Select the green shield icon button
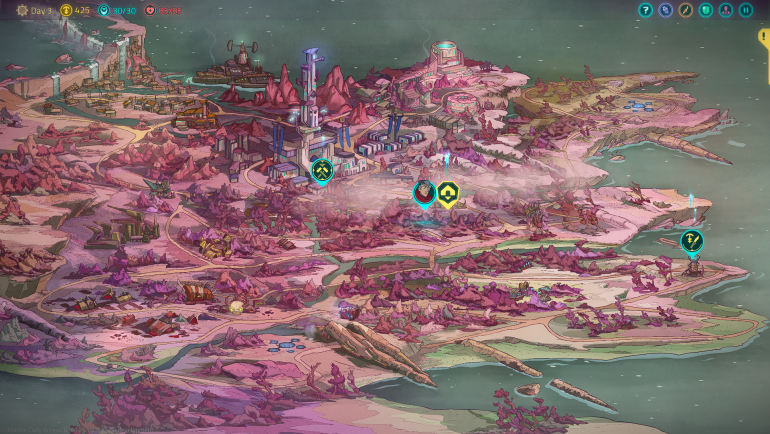This screenshot has width=770, height=434. tap(705, 10)
